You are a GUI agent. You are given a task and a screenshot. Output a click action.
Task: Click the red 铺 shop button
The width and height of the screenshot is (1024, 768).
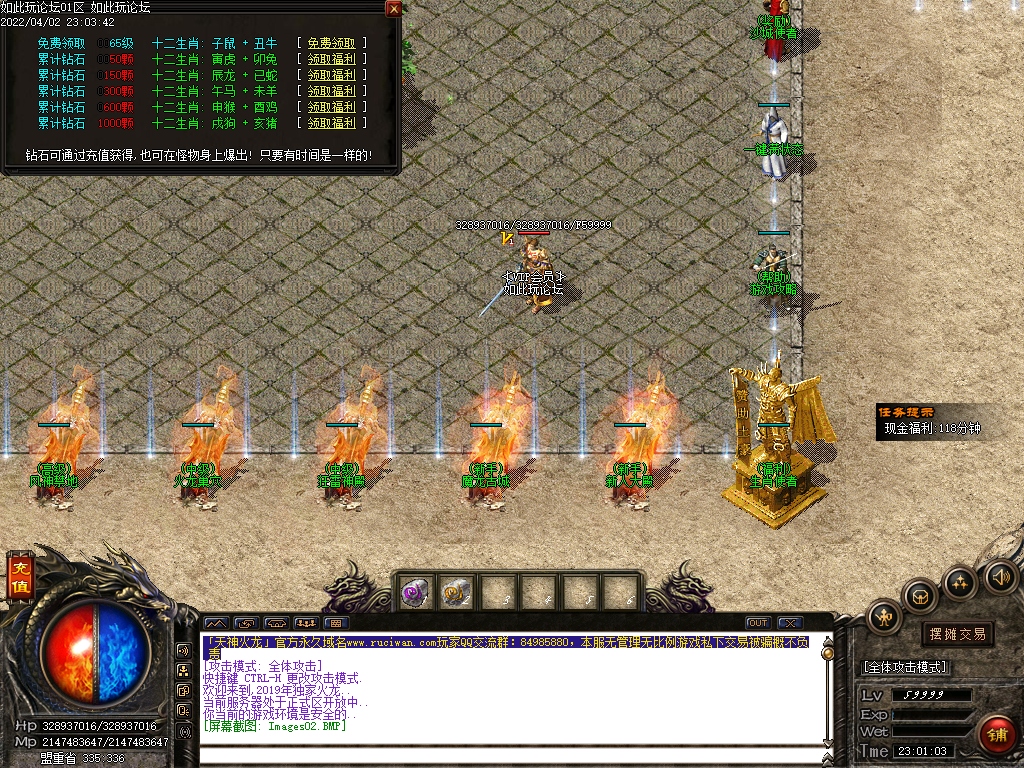click(996, 735)
